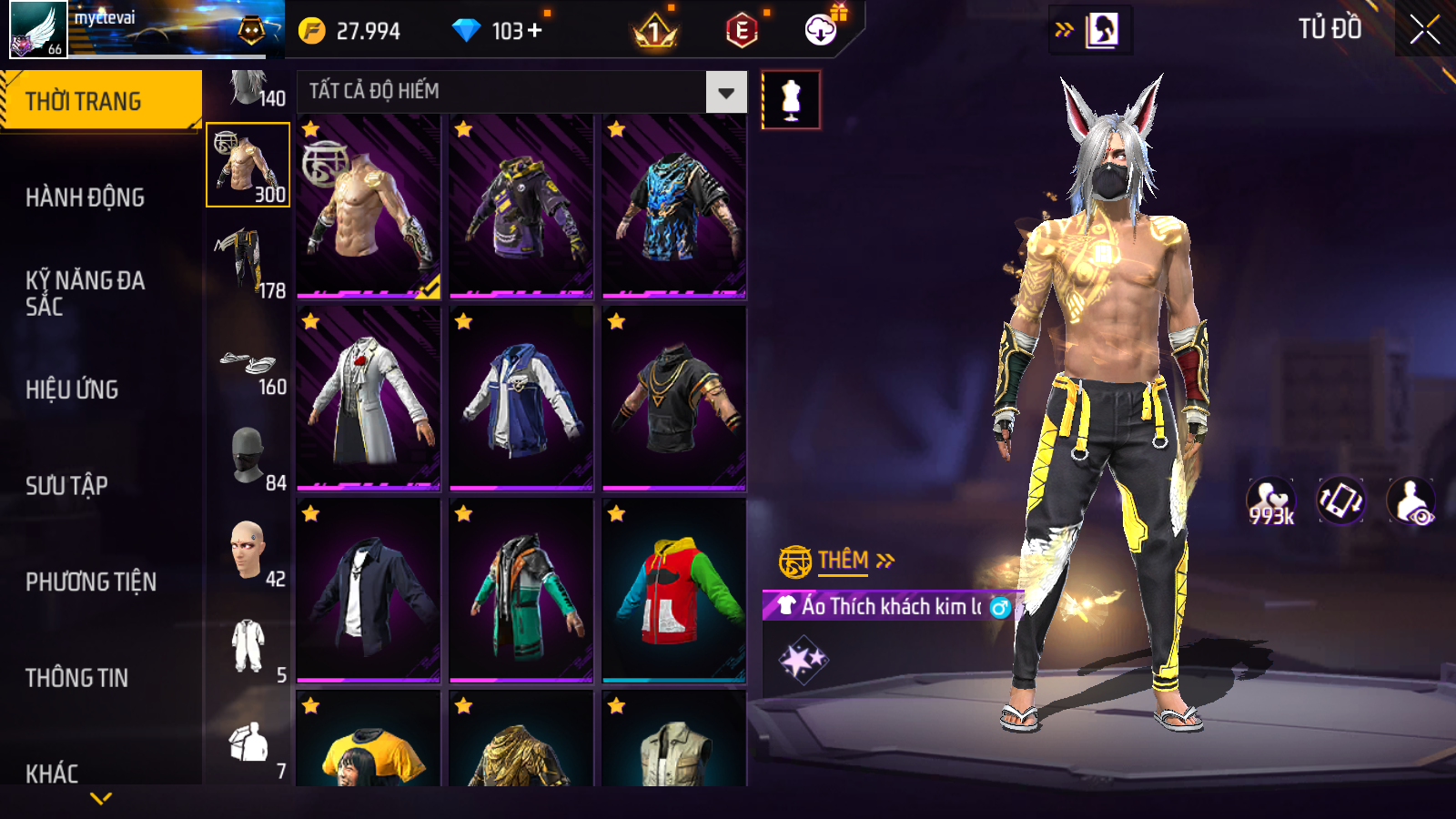Click the mannequin preview button

point(791,99)
